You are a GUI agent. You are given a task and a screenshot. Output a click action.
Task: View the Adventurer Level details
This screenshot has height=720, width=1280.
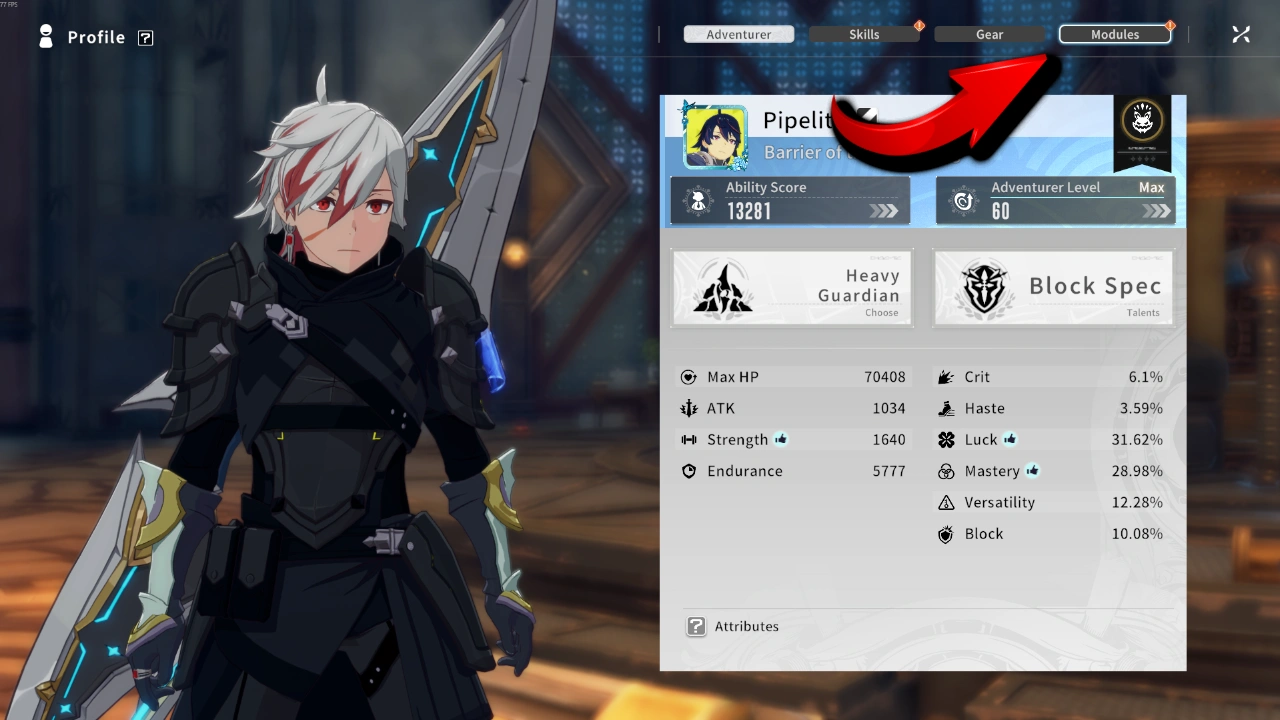click(1055, 200)
